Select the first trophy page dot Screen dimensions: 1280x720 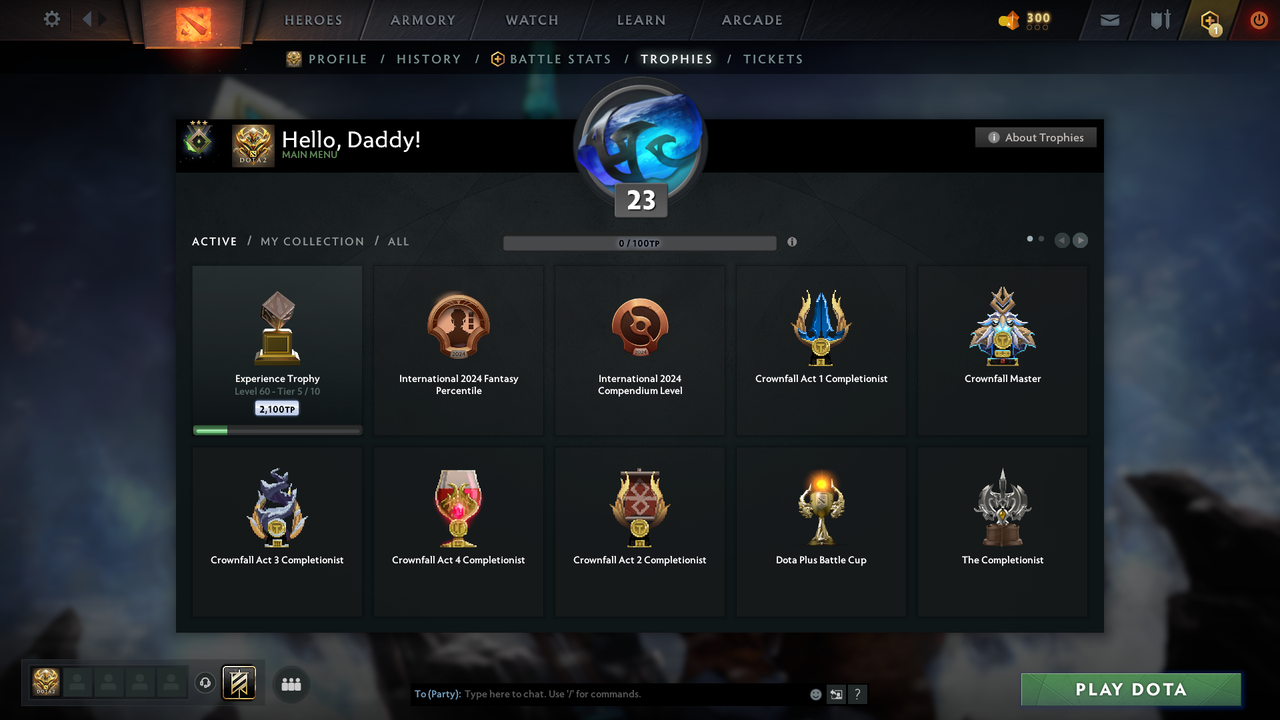(x=1029, y=239)
